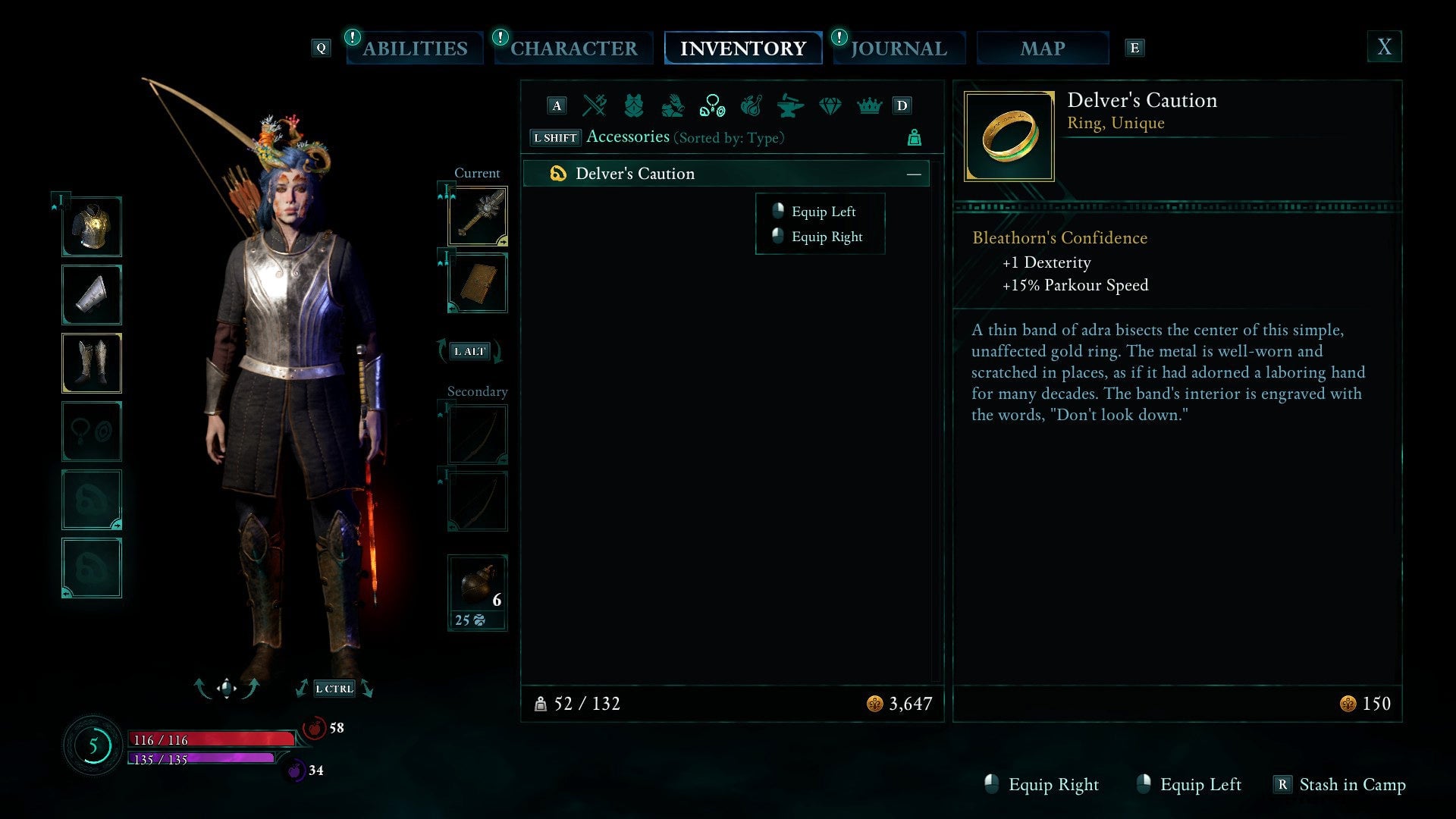Viewport: 1456px width, 819px height.
Task: Toggle sorting by weight icon
Action: point(915,138)
